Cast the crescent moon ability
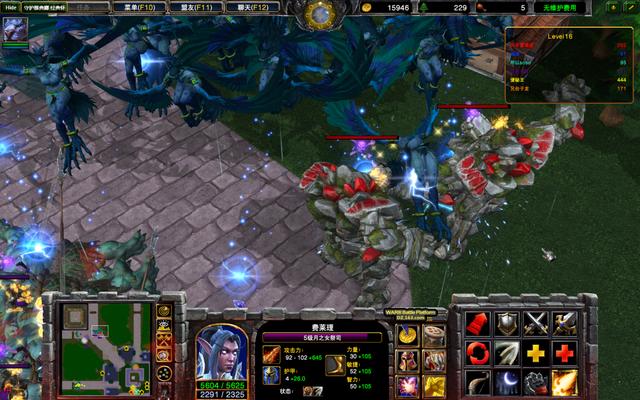 tap(507, 382)
